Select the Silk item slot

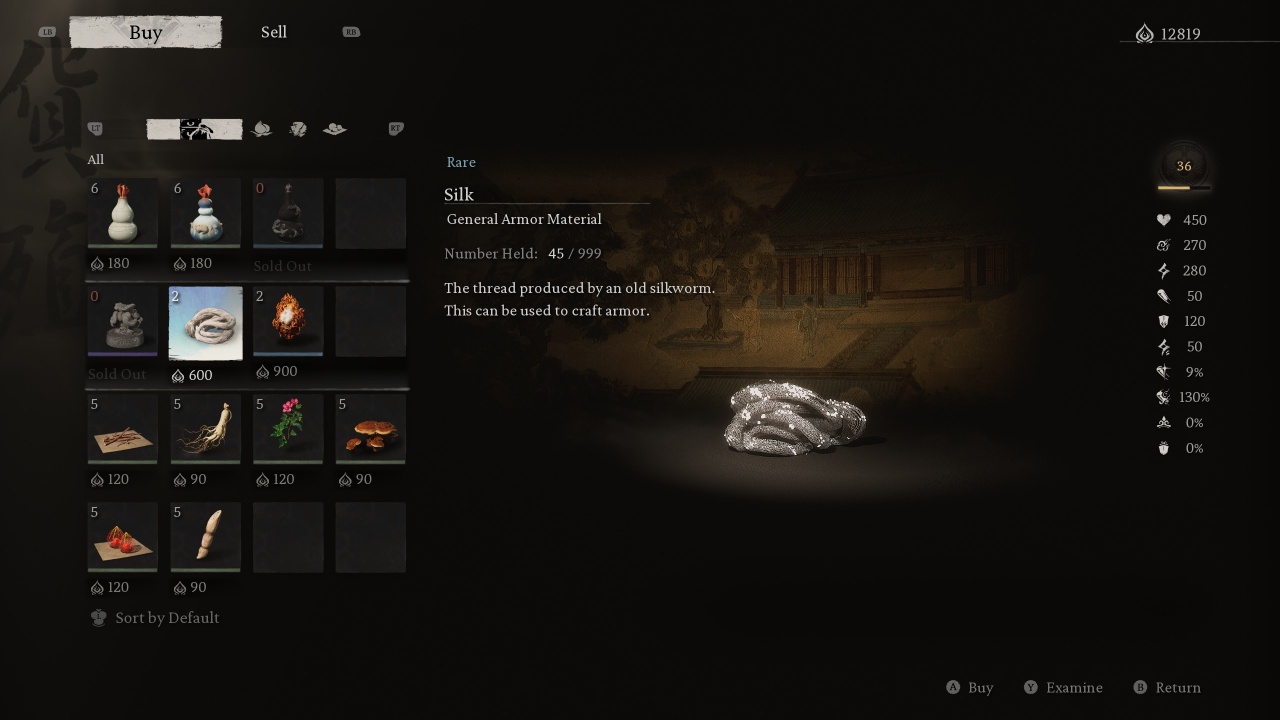(x=205, y=322)
